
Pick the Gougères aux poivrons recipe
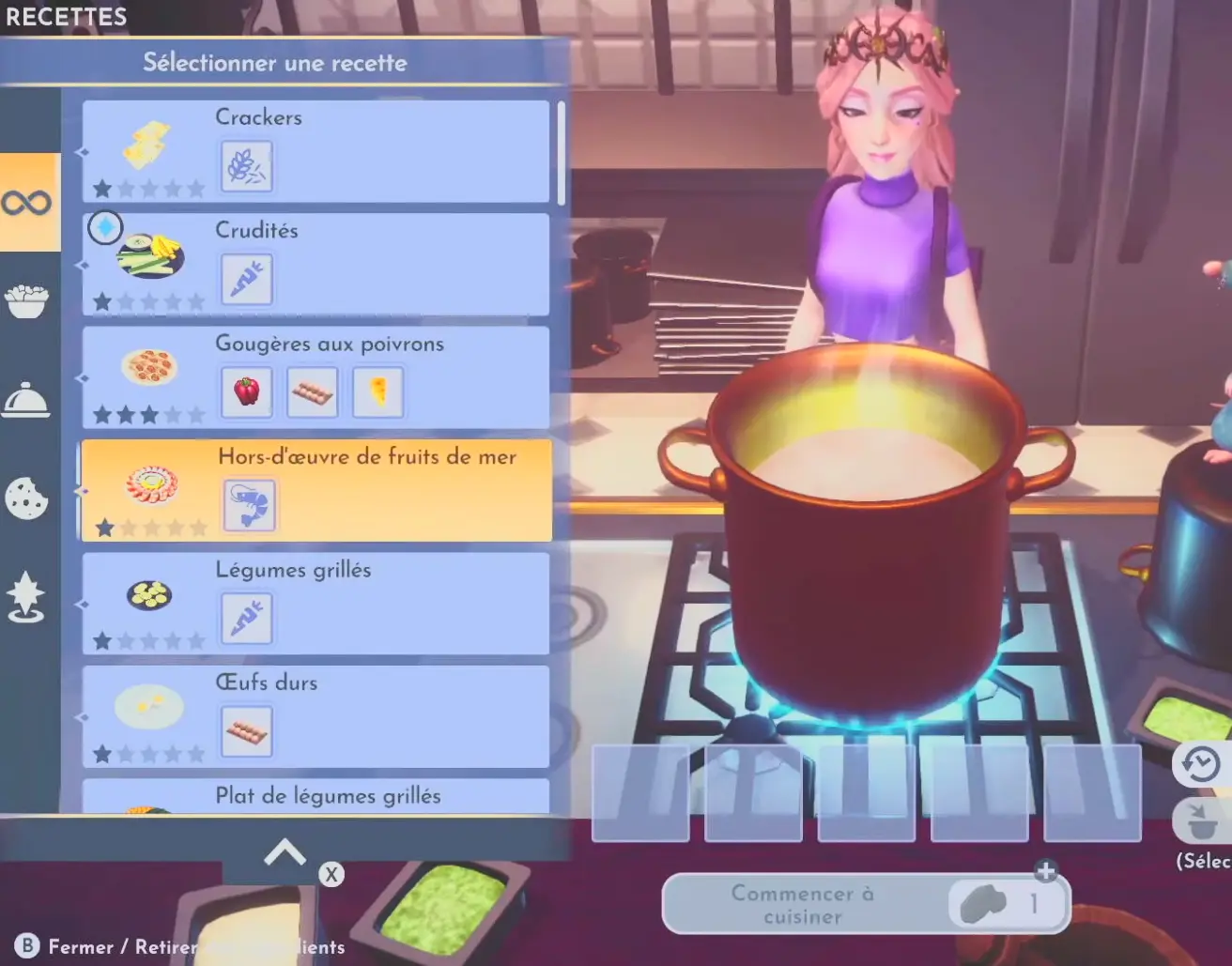pos(316,377)
